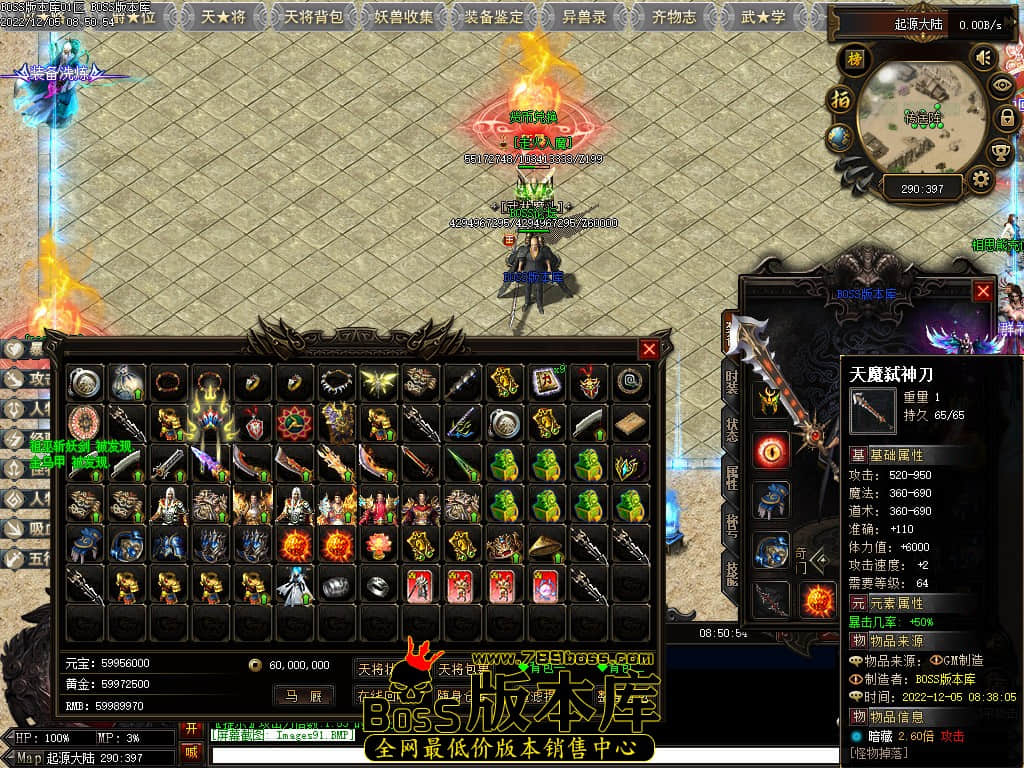The image size is (1024, 768).
Task: Click the circular minimap
Action: (921, 118)
